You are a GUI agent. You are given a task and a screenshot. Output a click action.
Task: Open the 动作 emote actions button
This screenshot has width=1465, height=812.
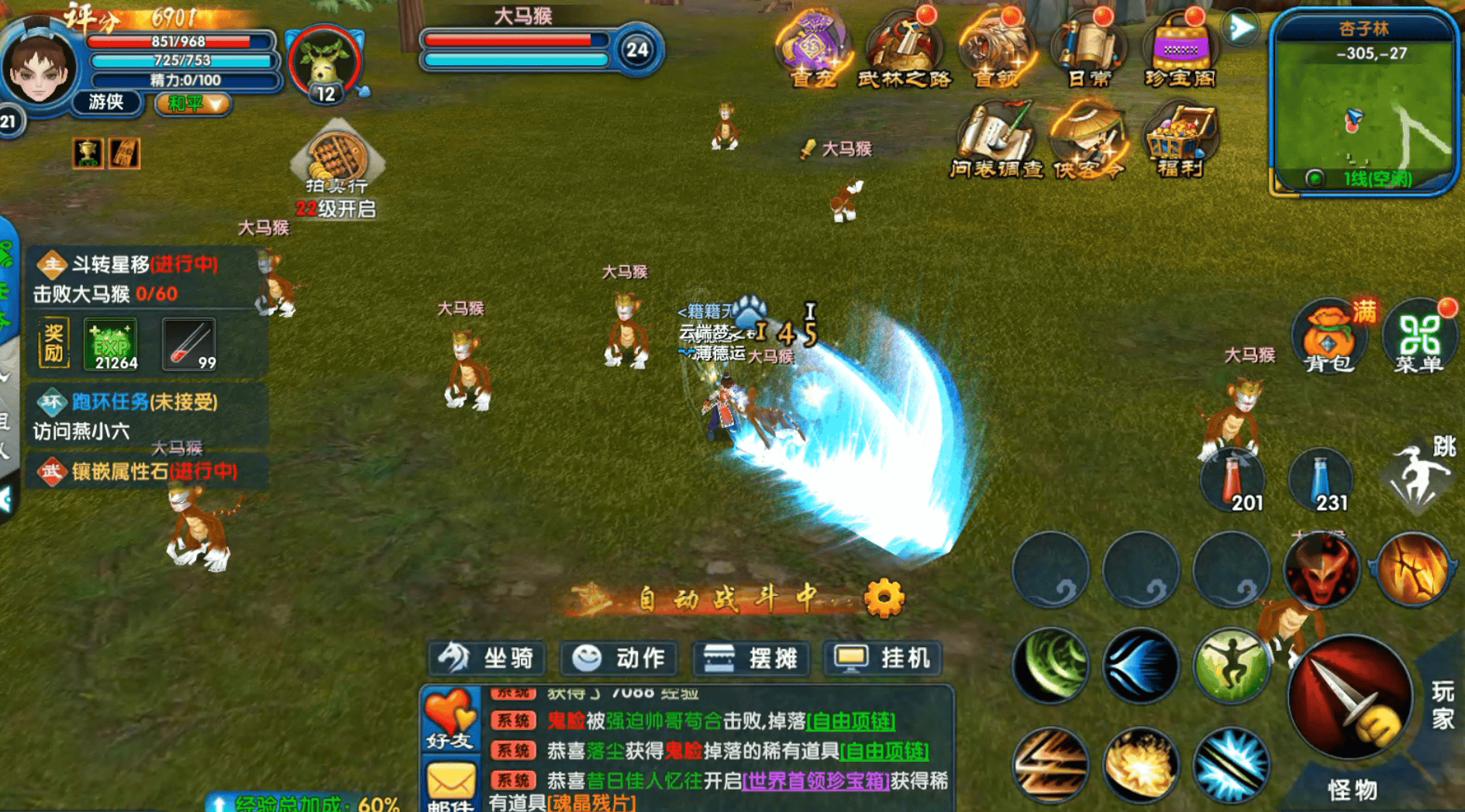[619, 659]
